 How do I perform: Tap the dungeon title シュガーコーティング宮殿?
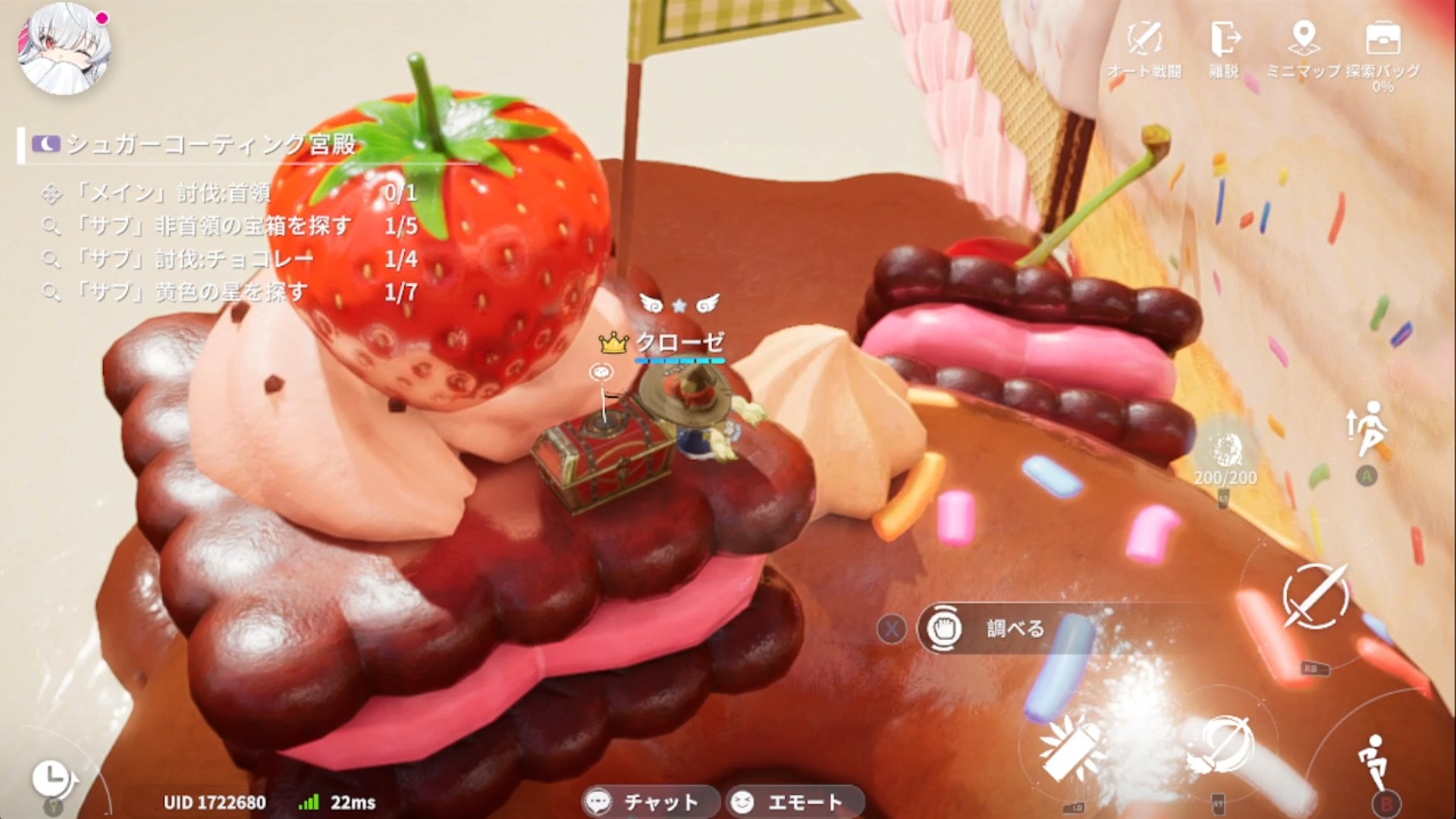pos(211,144)
